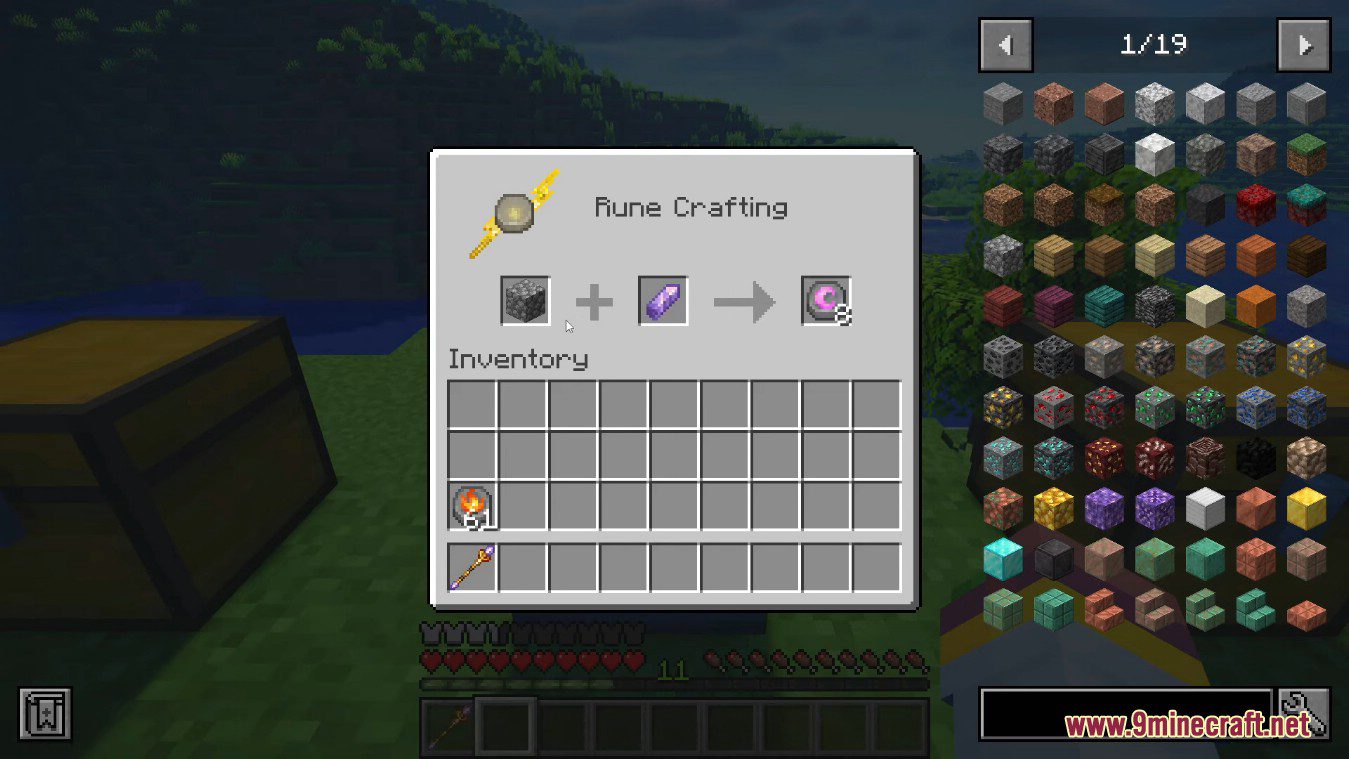Viewport: 1349px width, 759px height.
Task: Click the redstone ore in the item list
Action: click(1053, 406)
